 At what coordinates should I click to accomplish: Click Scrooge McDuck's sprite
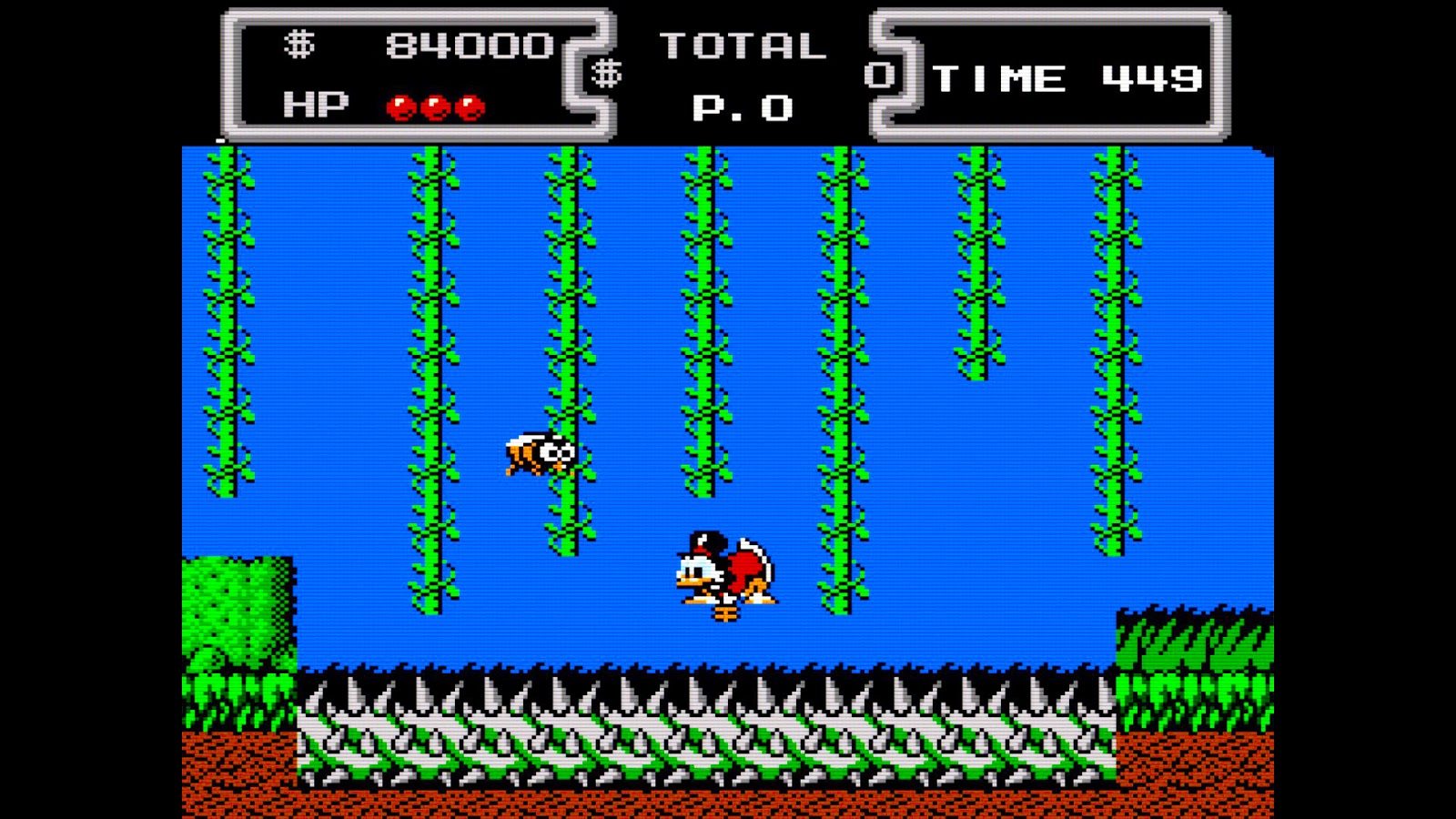723,569
